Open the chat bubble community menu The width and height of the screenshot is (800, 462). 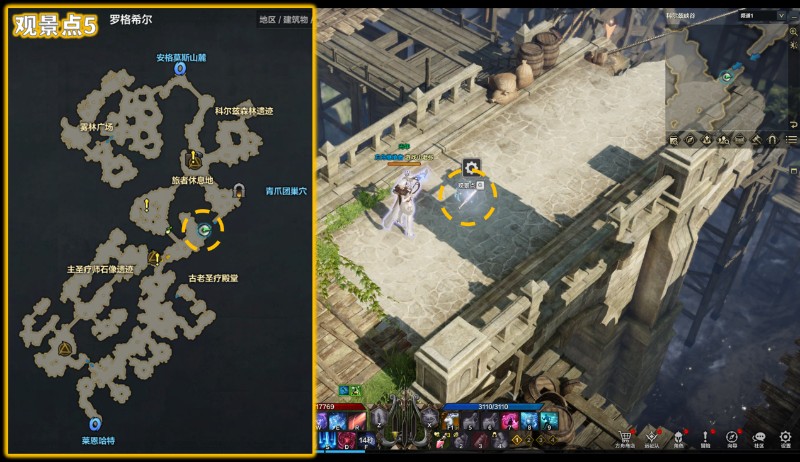coord(758,437)
